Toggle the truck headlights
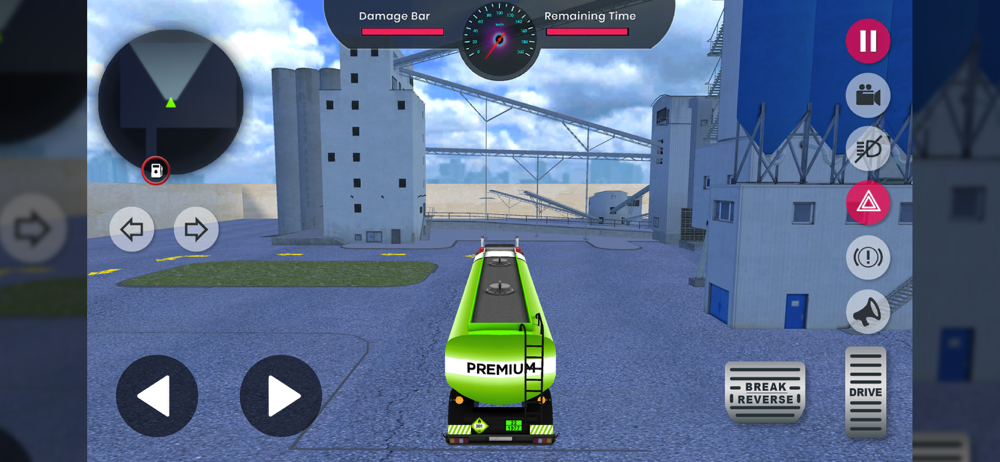The height and width of the screenshot is (462, 1000). [867, 150]
